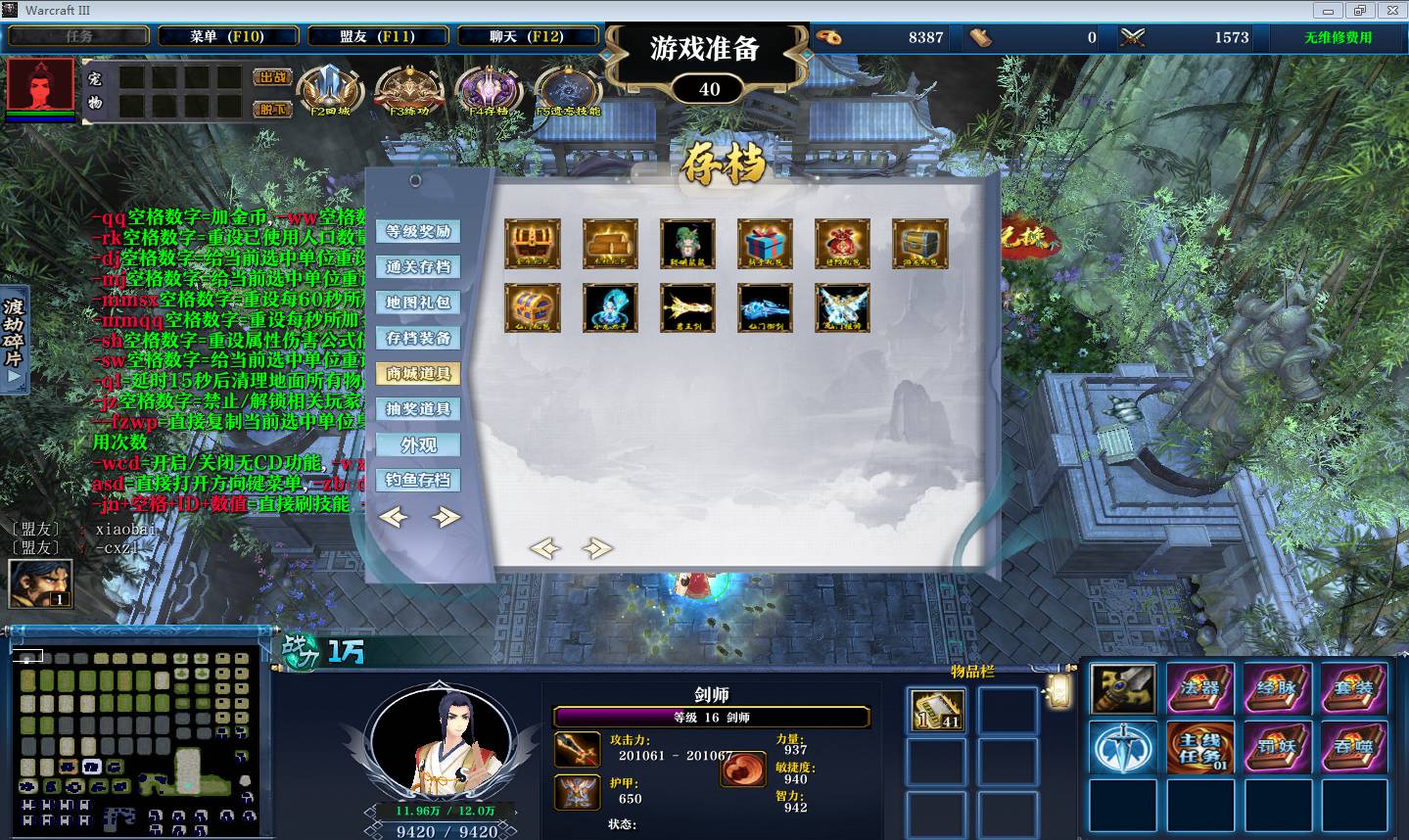Viewport: 1409px width, 840px height.
Task: Select the 存档装备 tab
Action: click(x=418, y=339)
